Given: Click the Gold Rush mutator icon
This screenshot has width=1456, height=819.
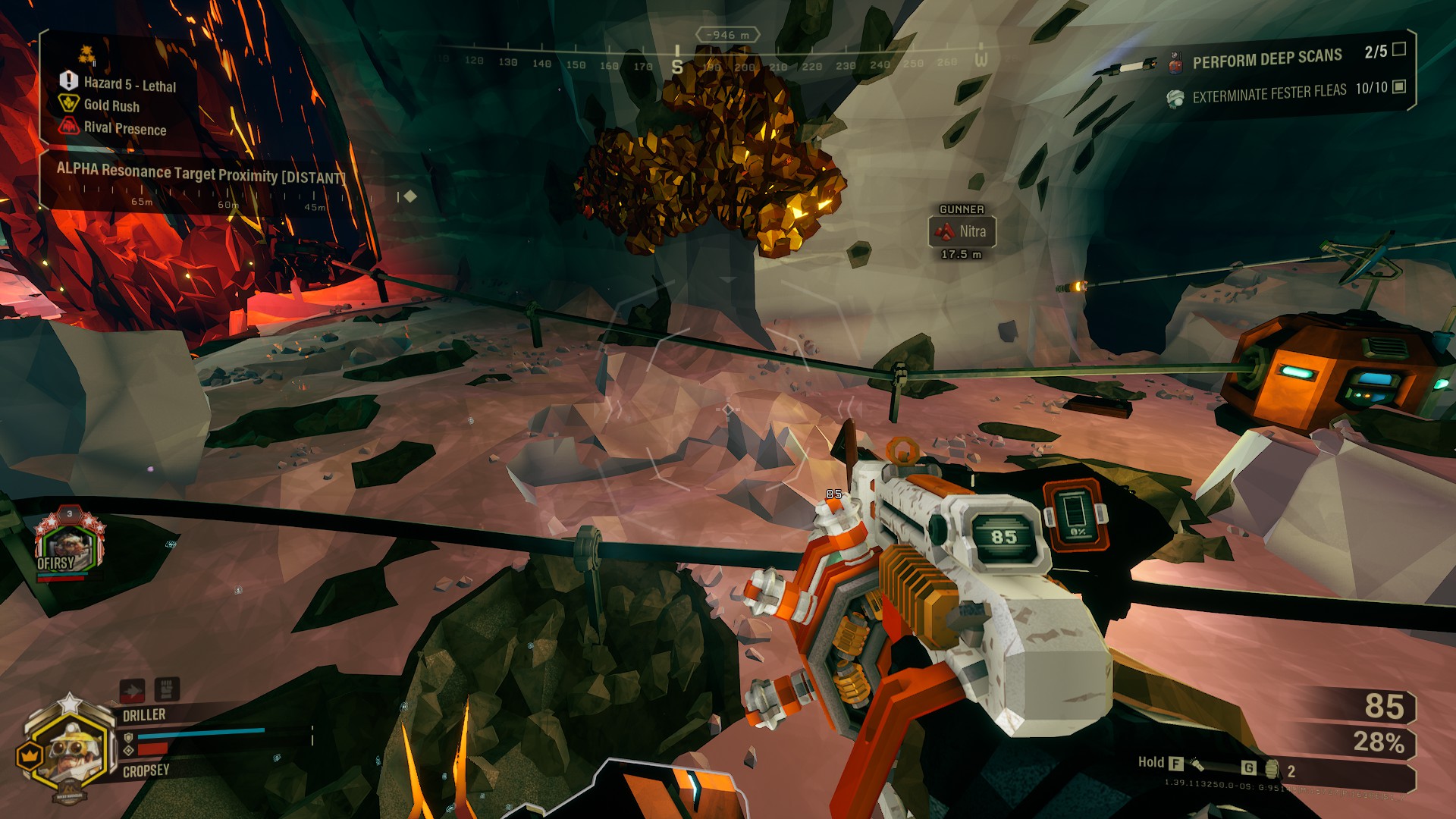Looking at the screenshot, I should 69,103.
